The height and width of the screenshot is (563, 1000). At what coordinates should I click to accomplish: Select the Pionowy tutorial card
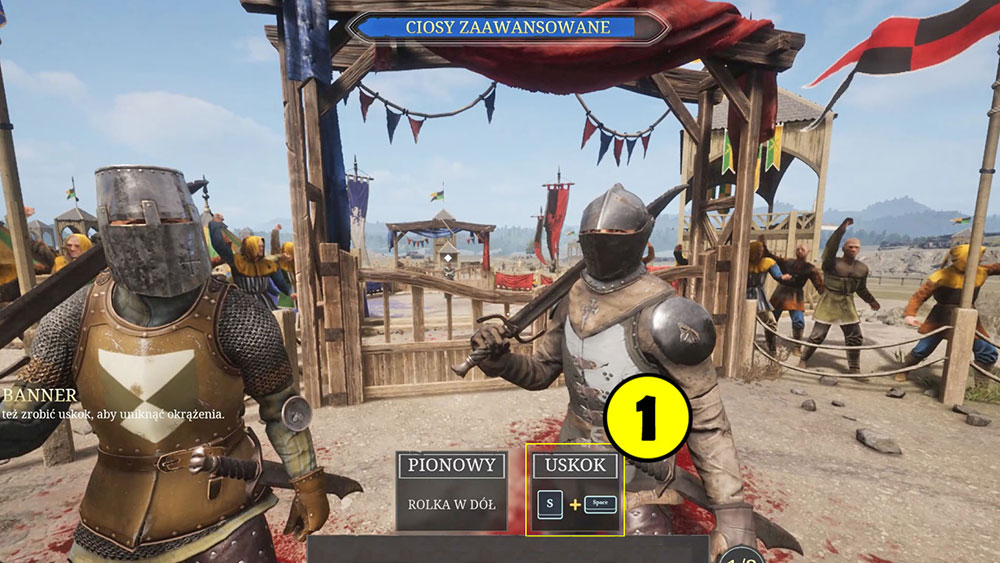451,490
